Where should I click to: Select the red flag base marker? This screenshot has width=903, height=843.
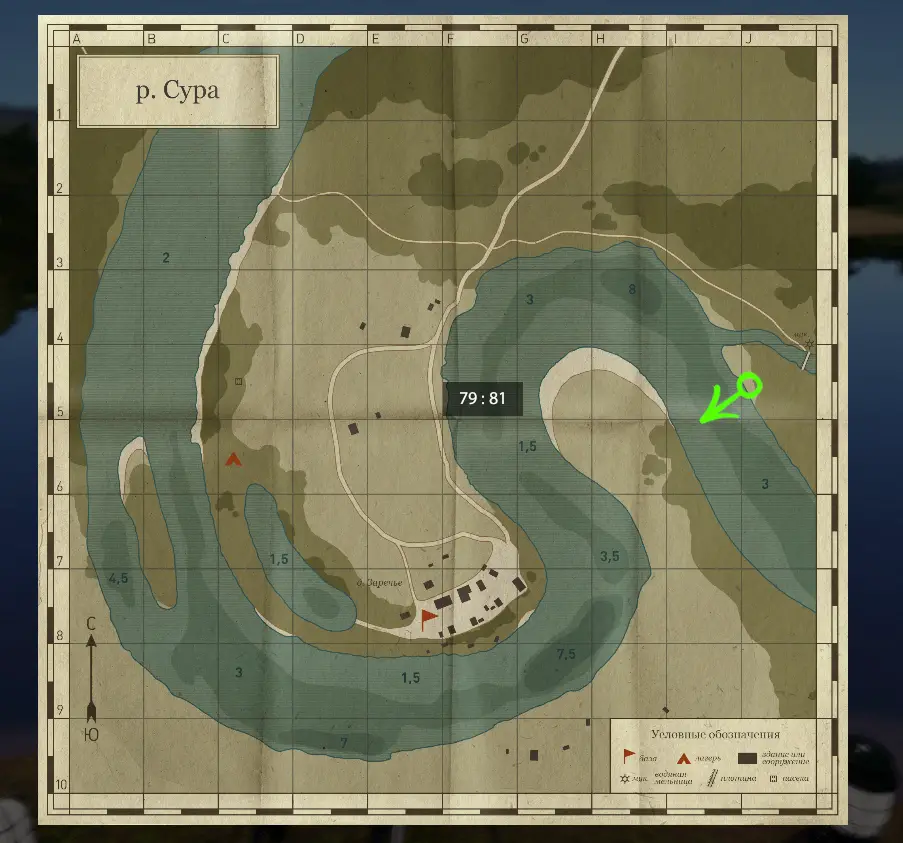tap(429, 617)
